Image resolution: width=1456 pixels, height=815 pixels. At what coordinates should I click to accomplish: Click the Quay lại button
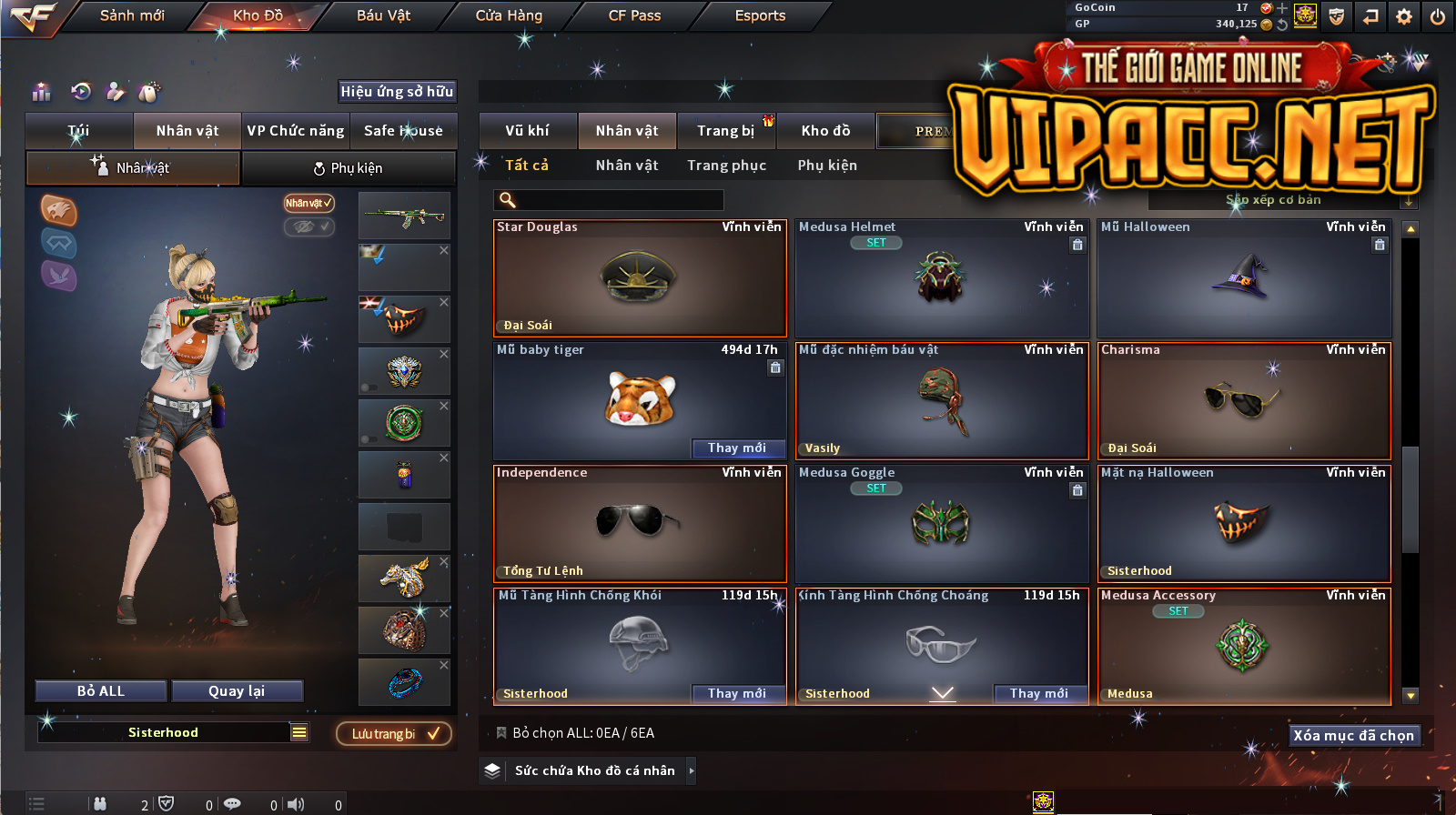(x=237, y=691)
